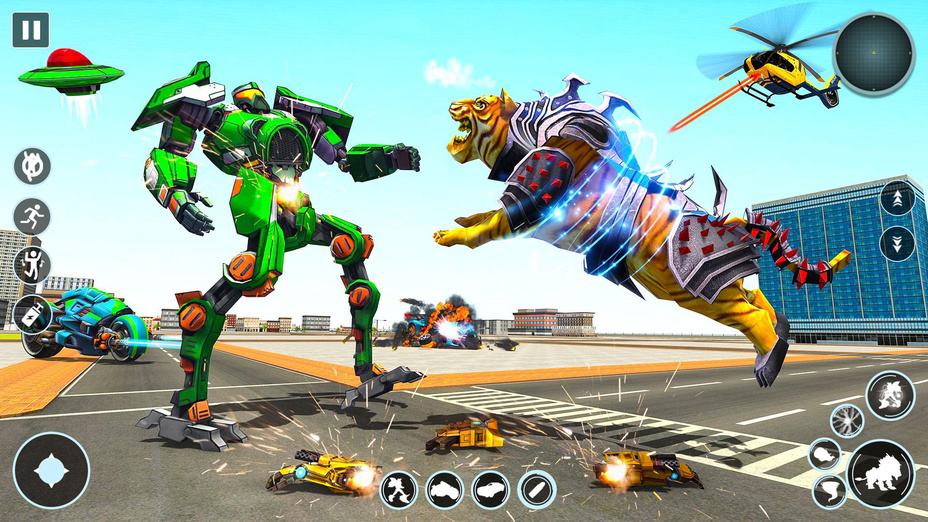
Task: Tap the jumping figure icon
Action: tap(32, 265)
